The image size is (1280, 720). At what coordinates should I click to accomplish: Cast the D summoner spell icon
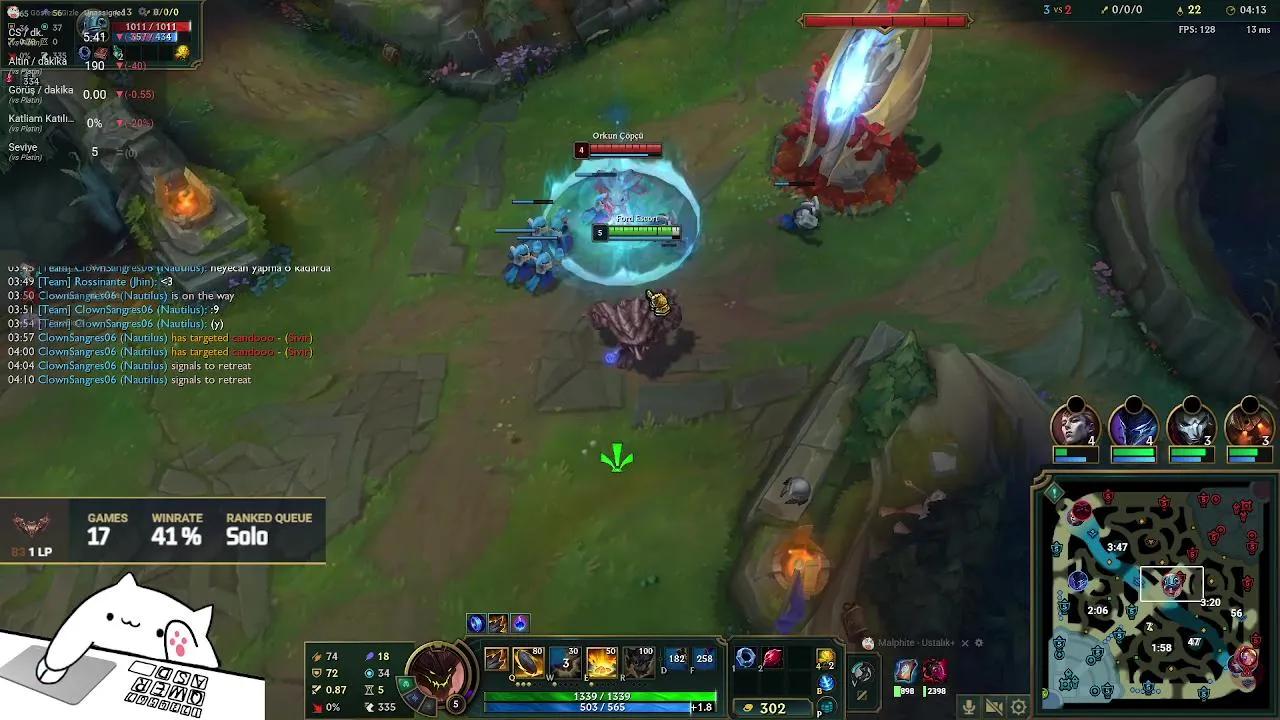[x=678, y=659]
